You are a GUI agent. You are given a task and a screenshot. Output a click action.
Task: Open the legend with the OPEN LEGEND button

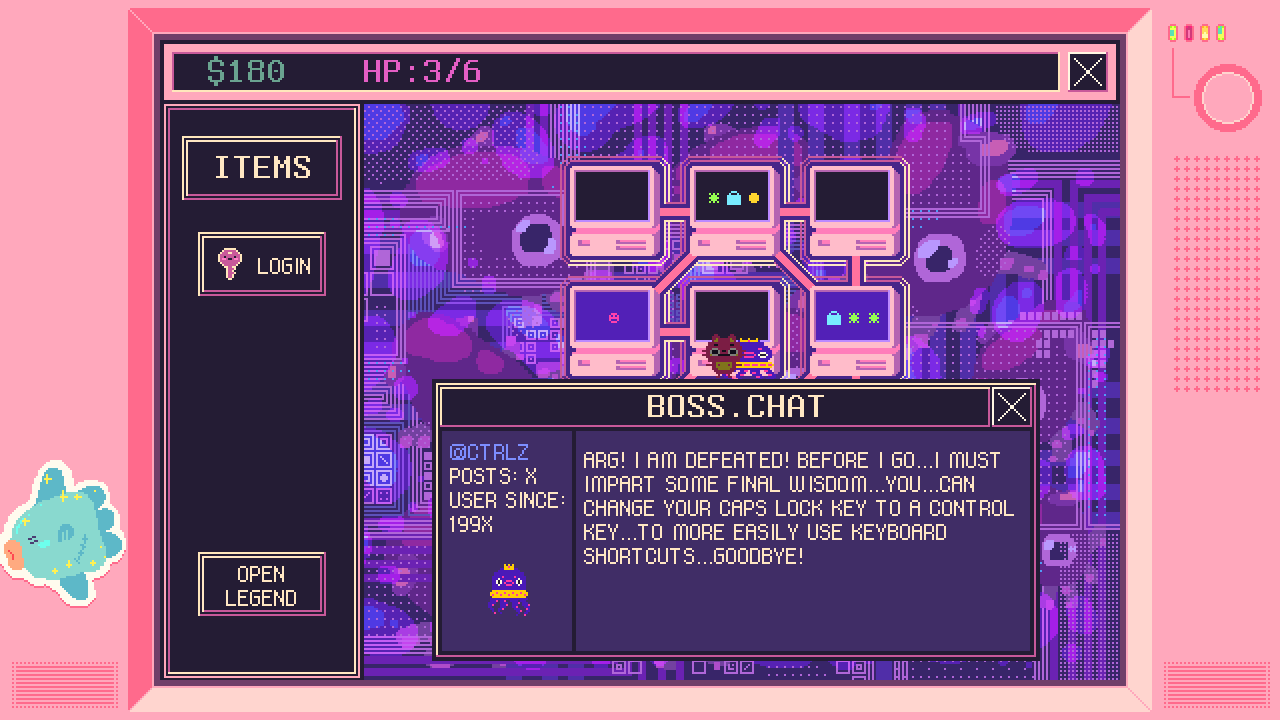pyautogui.click(x=261, y=582)
